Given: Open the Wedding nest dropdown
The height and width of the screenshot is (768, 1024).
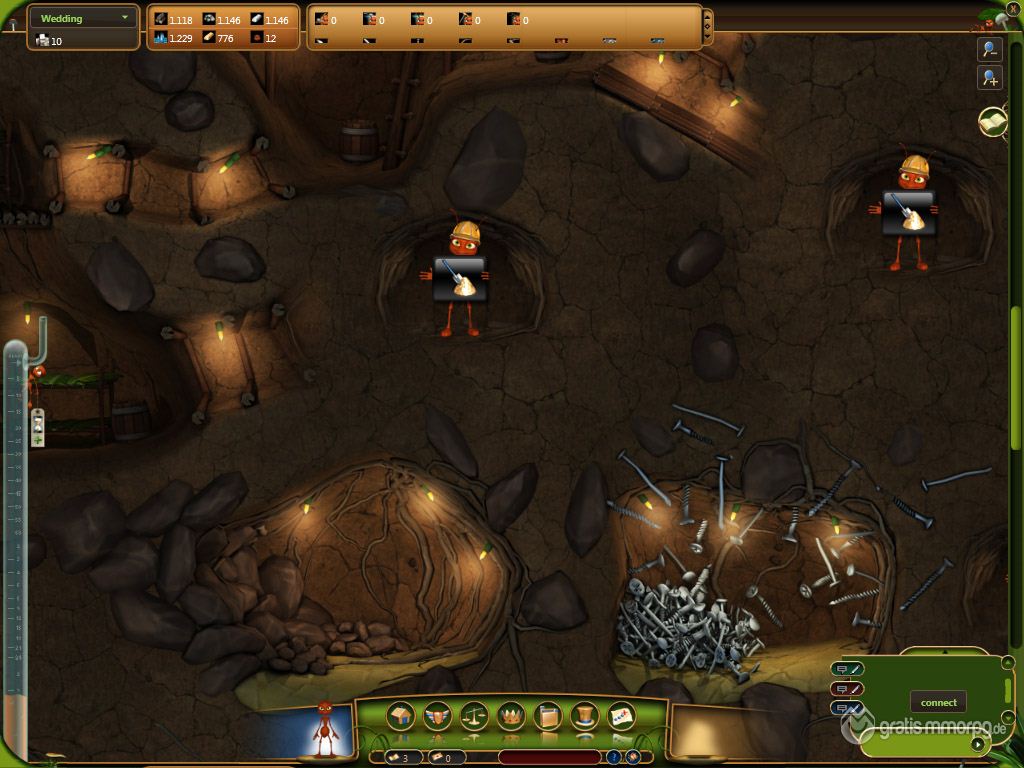Looking at the screenshot, I should pyautogui.click(x=84, y=18).
